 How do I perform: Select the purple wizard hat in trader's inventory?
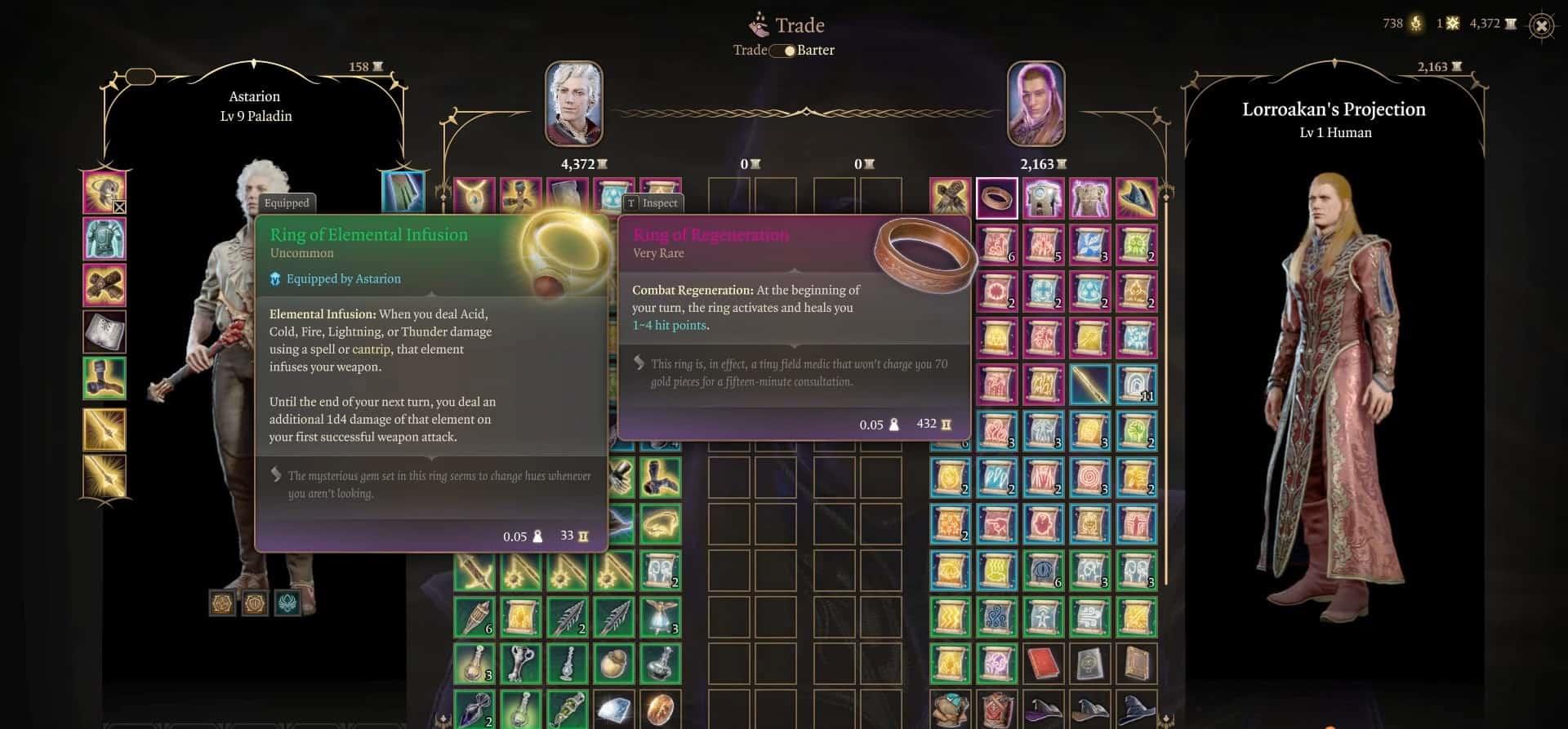(1043, 709)
